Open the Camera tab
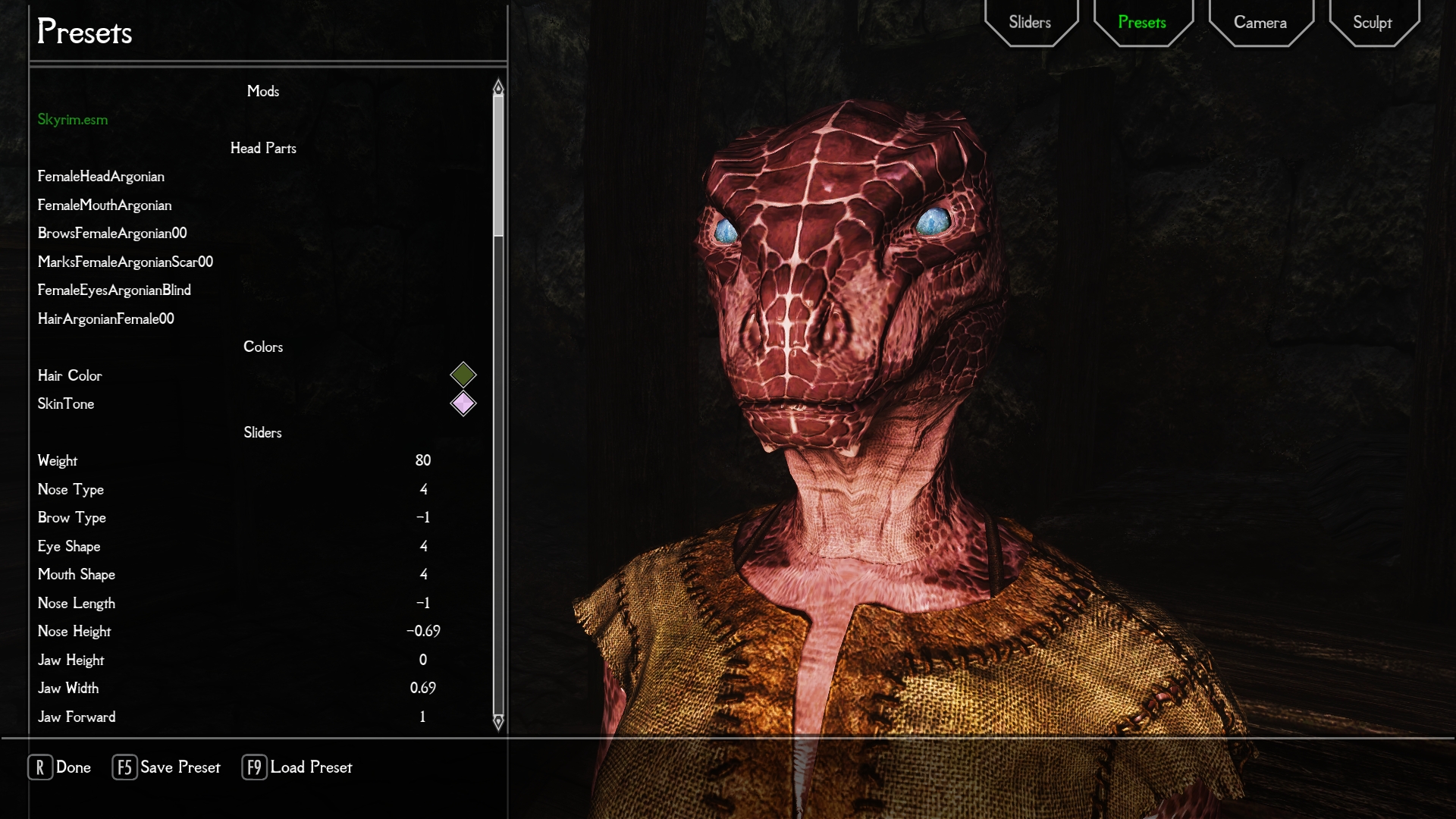 [1260, 23]
